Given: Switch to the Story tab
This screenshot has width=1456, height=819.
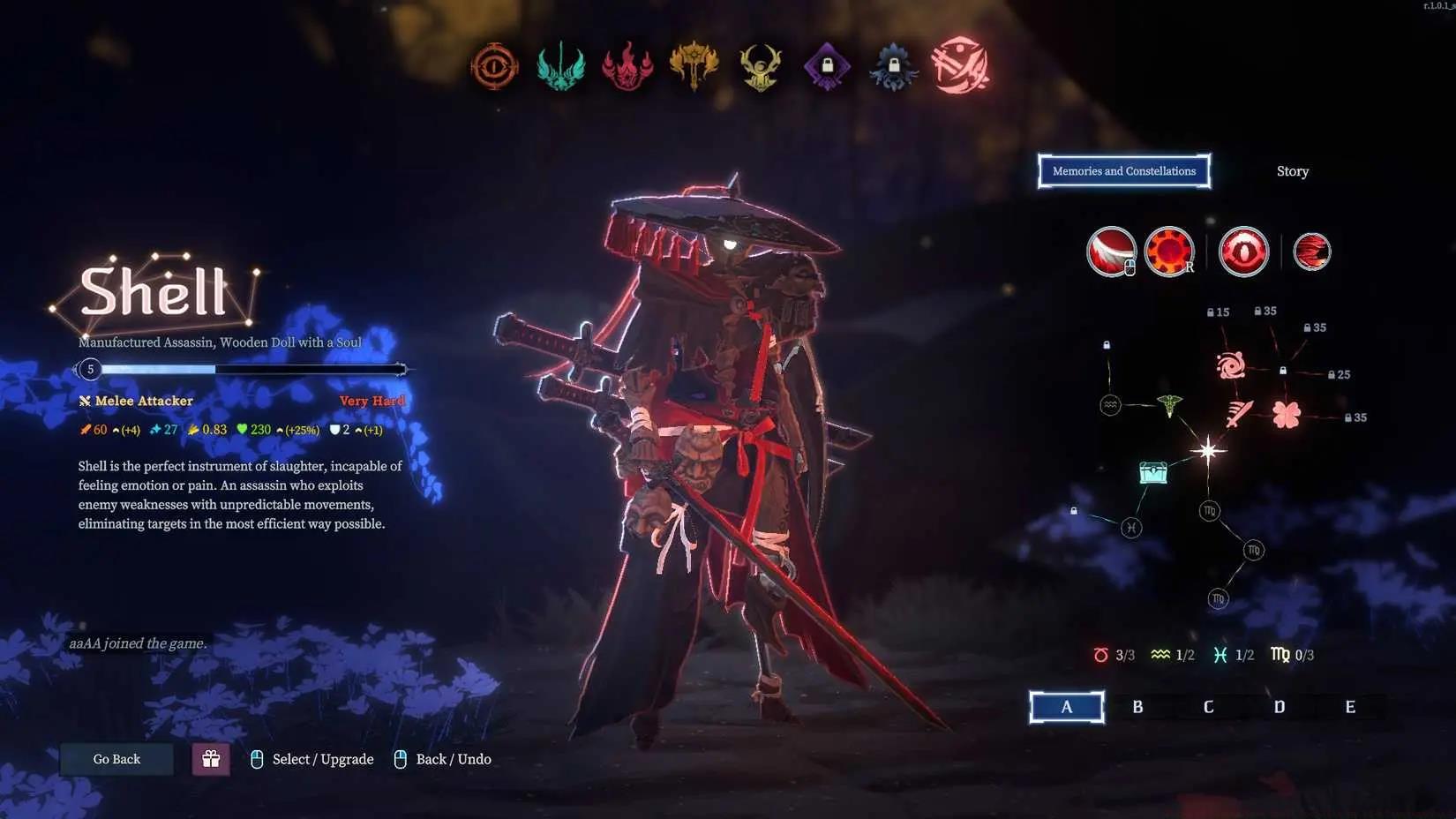Looking at the screenshot, I should tap(1292, 171).
